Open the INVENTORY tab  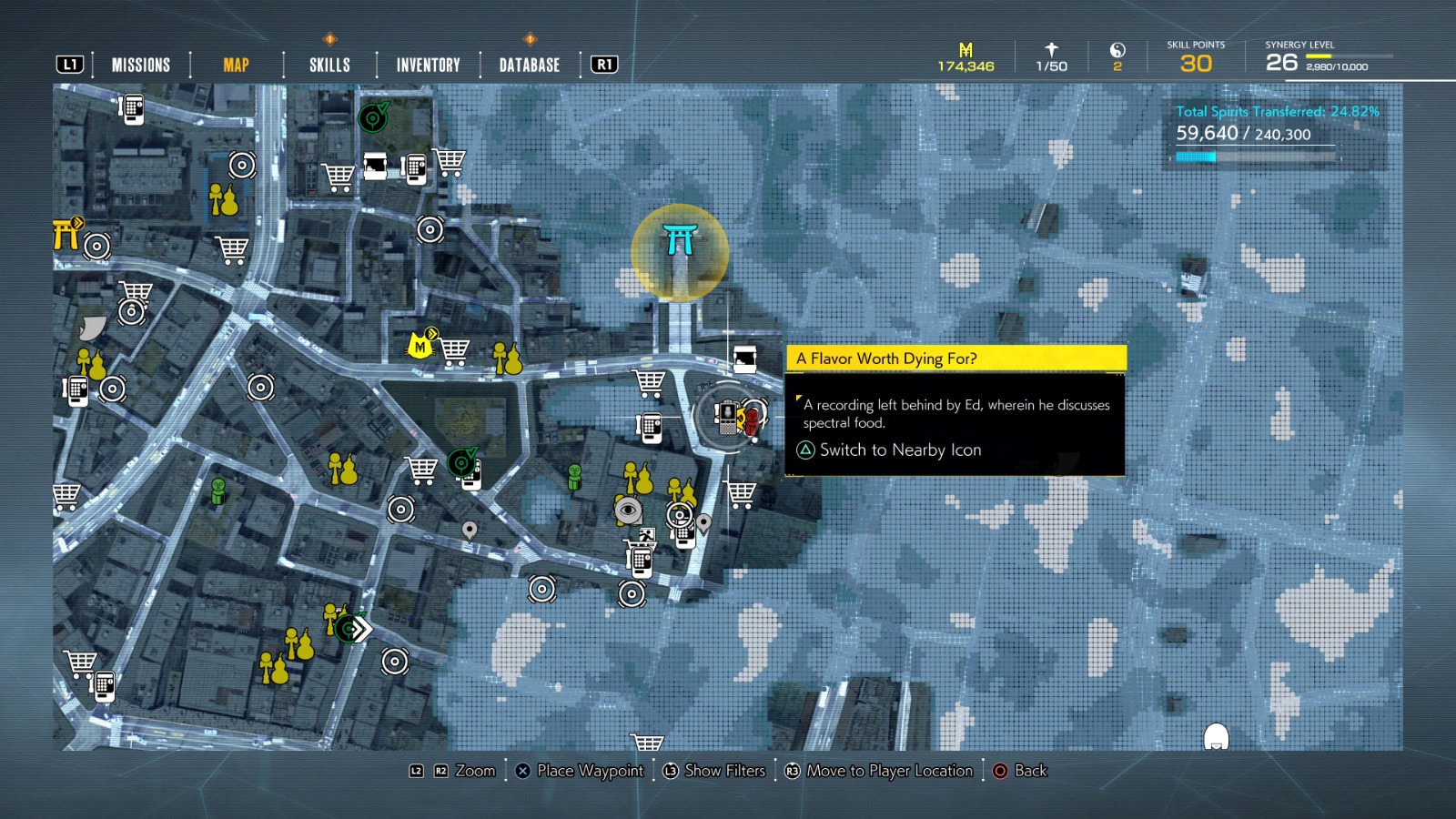pyautogui.click(x=427, y=65)
